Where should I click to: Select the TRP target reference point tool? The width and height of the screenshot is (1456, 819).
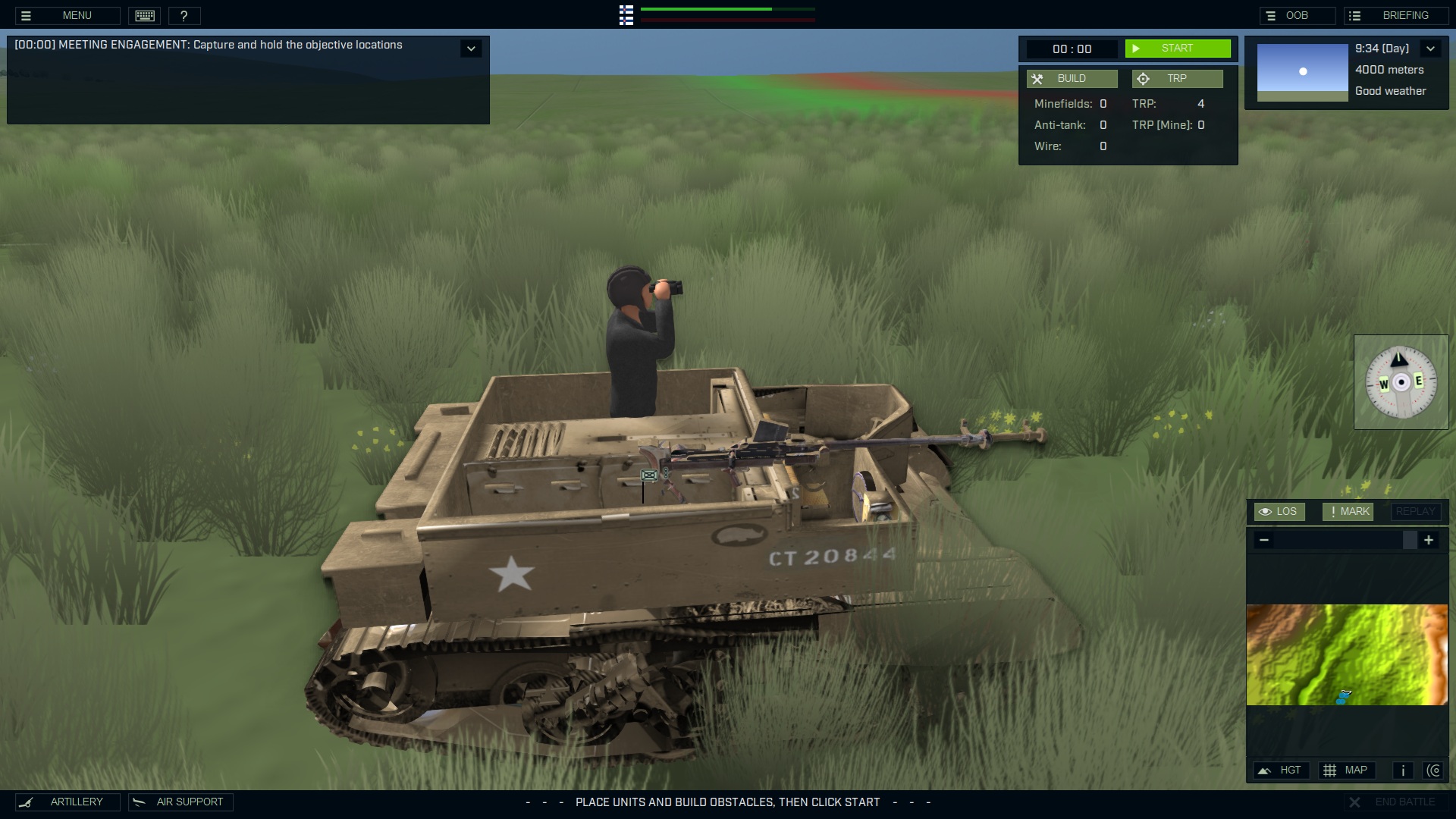1177,78
